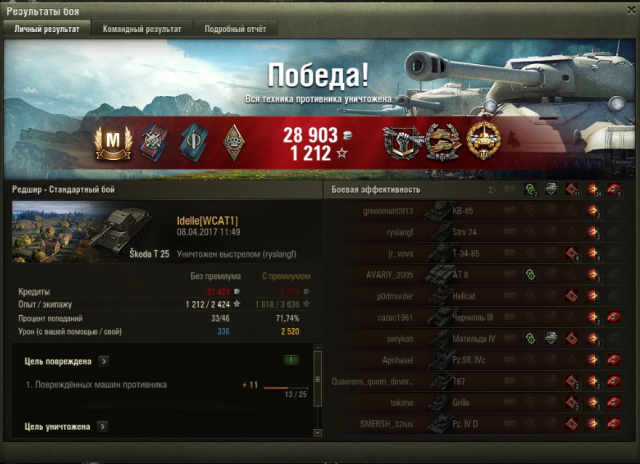Select the greenman0913 KB-85 row

click(478, 211)
